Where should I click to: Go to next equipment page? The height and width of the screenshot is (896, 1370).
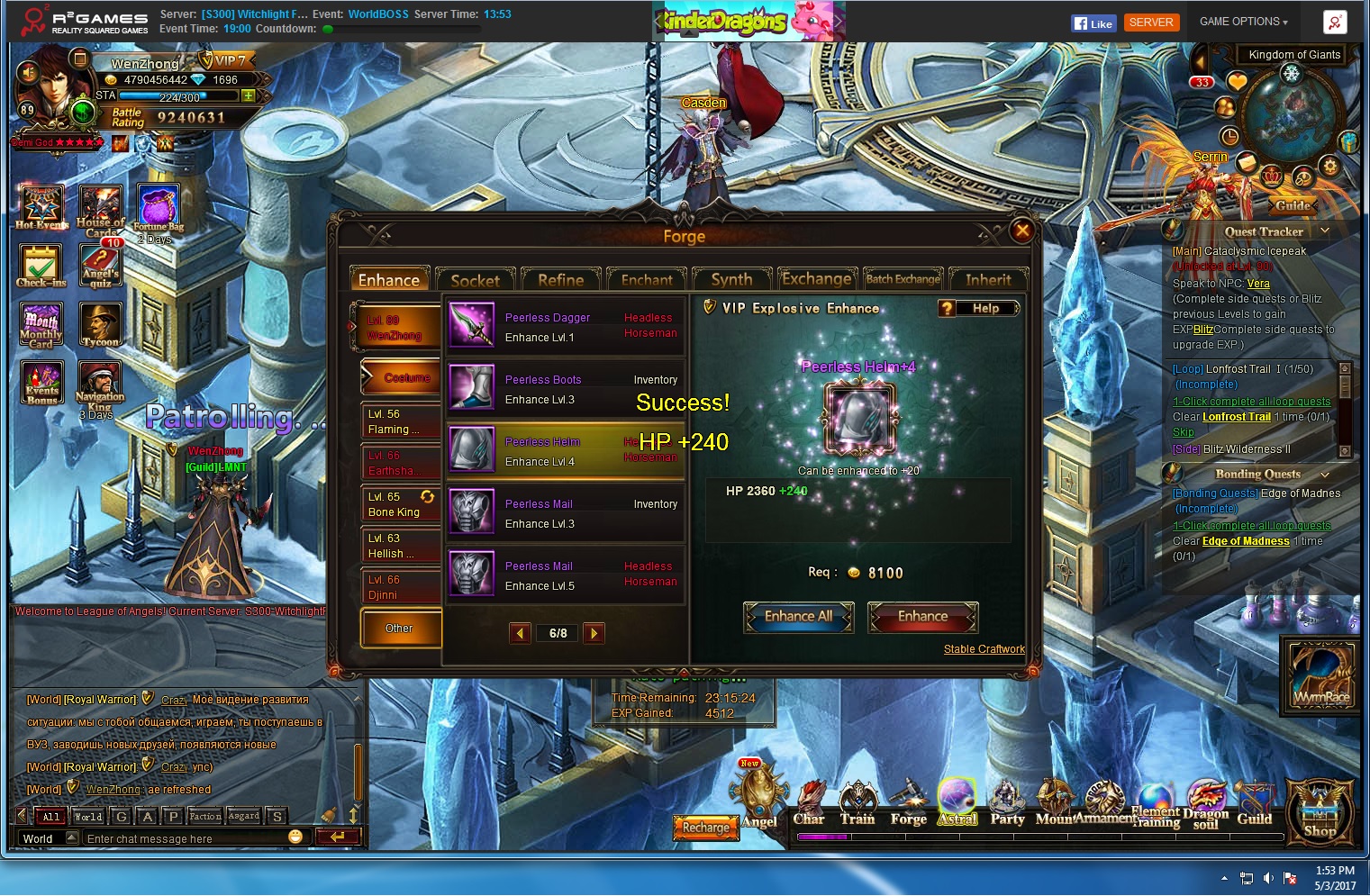(594, 633)
